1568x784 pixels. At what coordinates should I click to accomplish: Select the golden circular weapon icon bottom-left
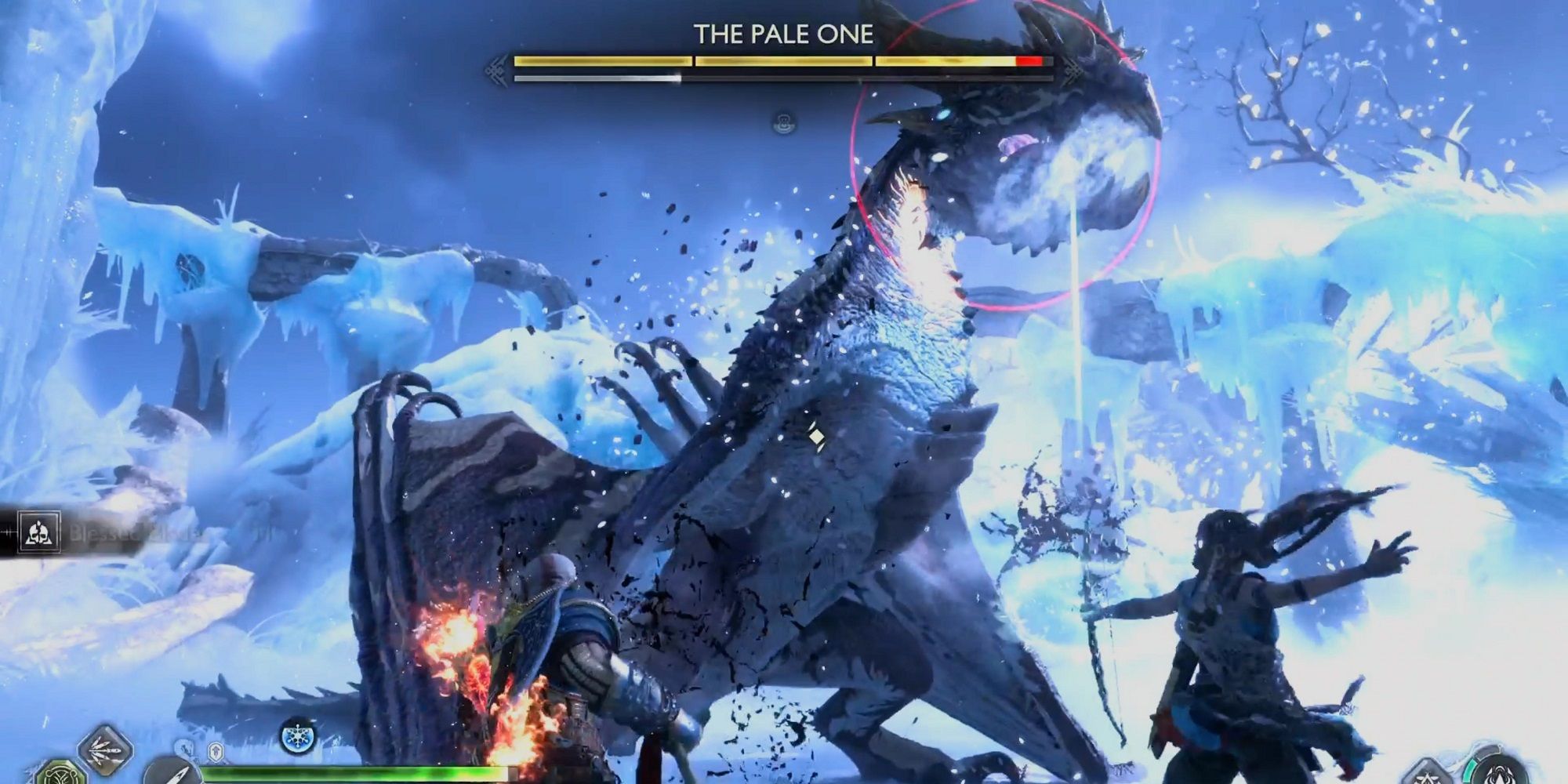(60, 778)
